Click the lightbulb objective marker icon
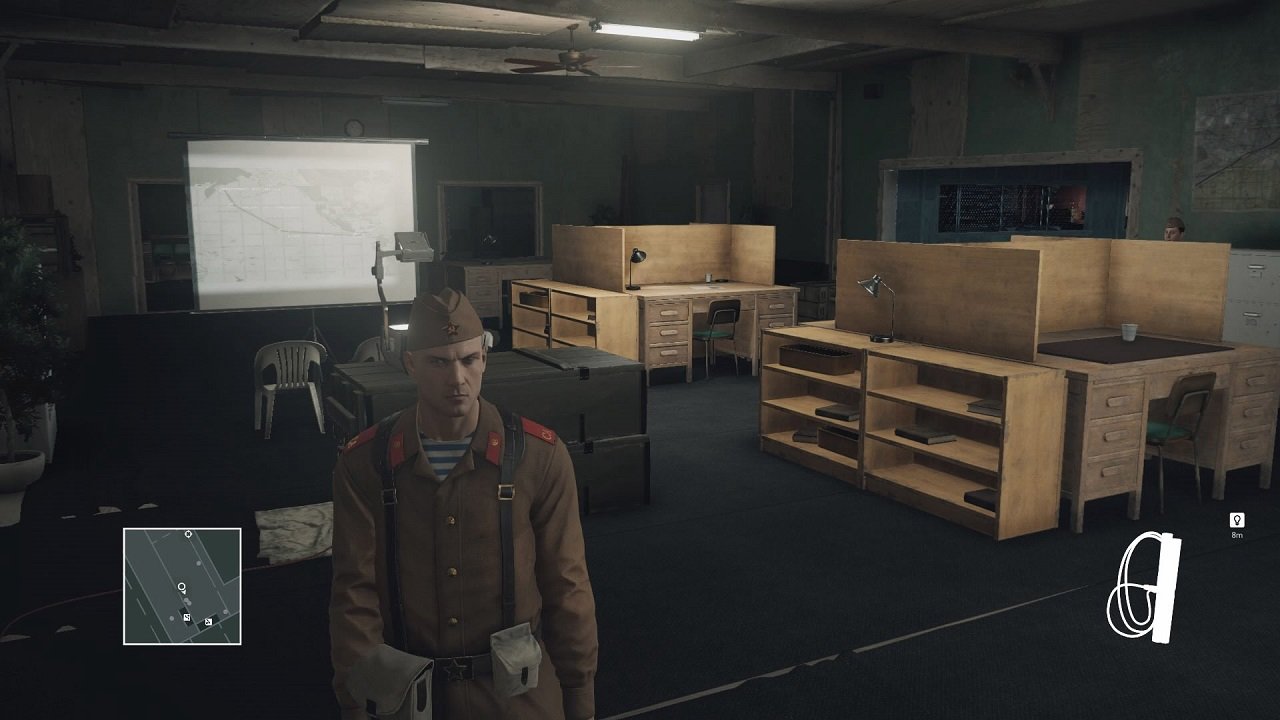The image size is (1280, 720). (x=1237, y=519)
